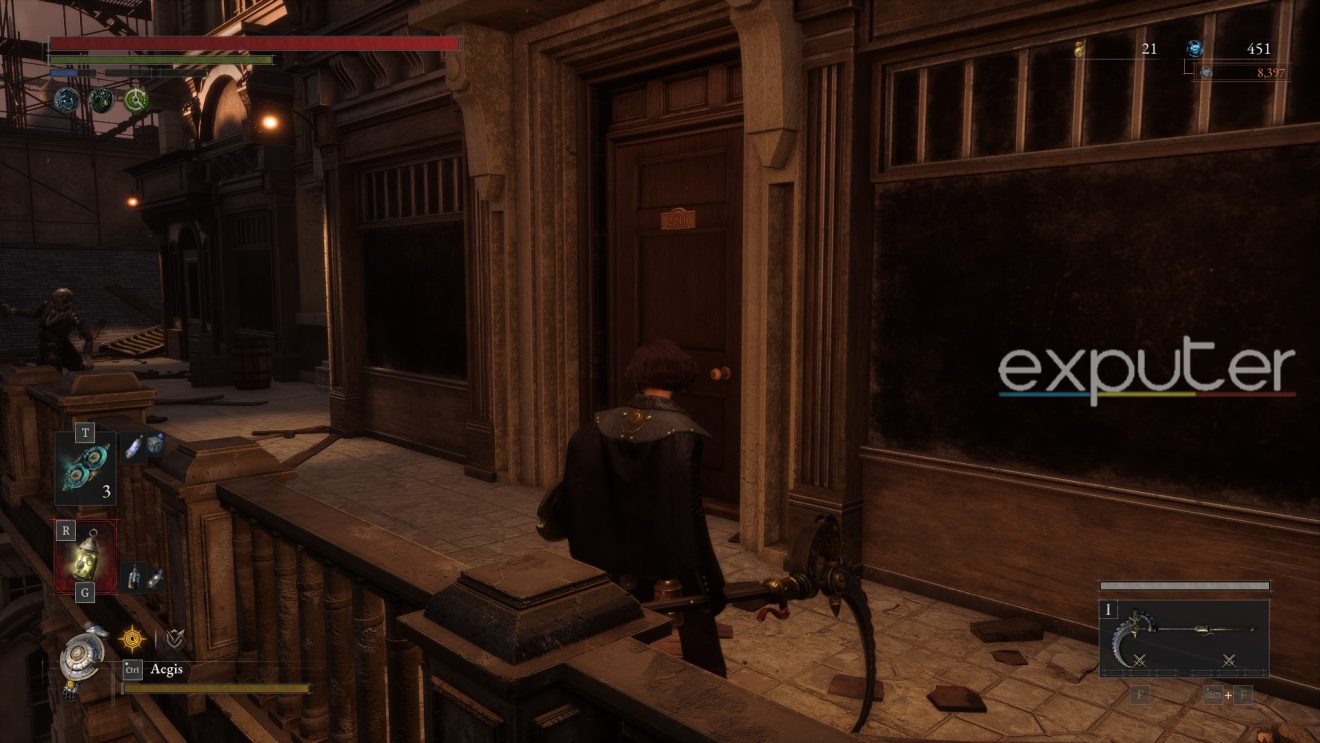
Task: Select the round amulet emblem in bottom-left
Action: pyautogui.click(x=80, y=652)
